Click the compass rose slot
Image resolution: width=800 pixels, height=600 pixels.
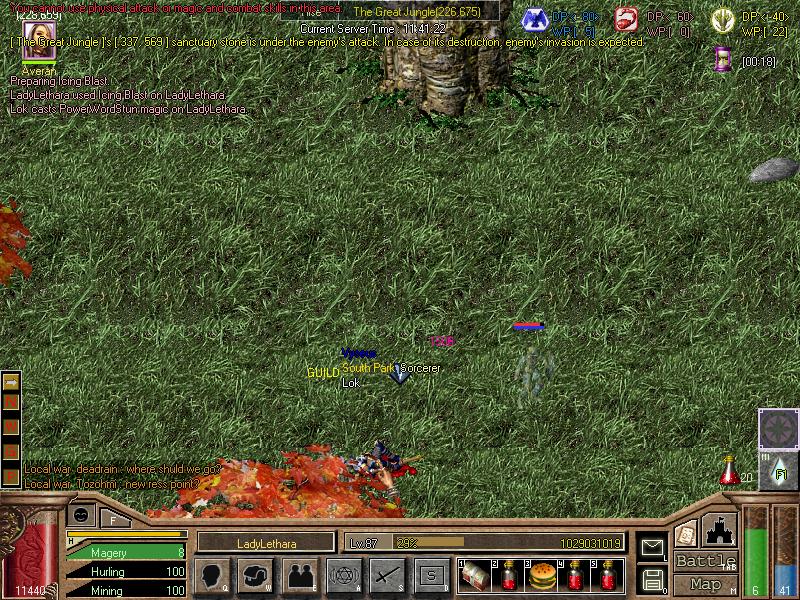point(778,428)
